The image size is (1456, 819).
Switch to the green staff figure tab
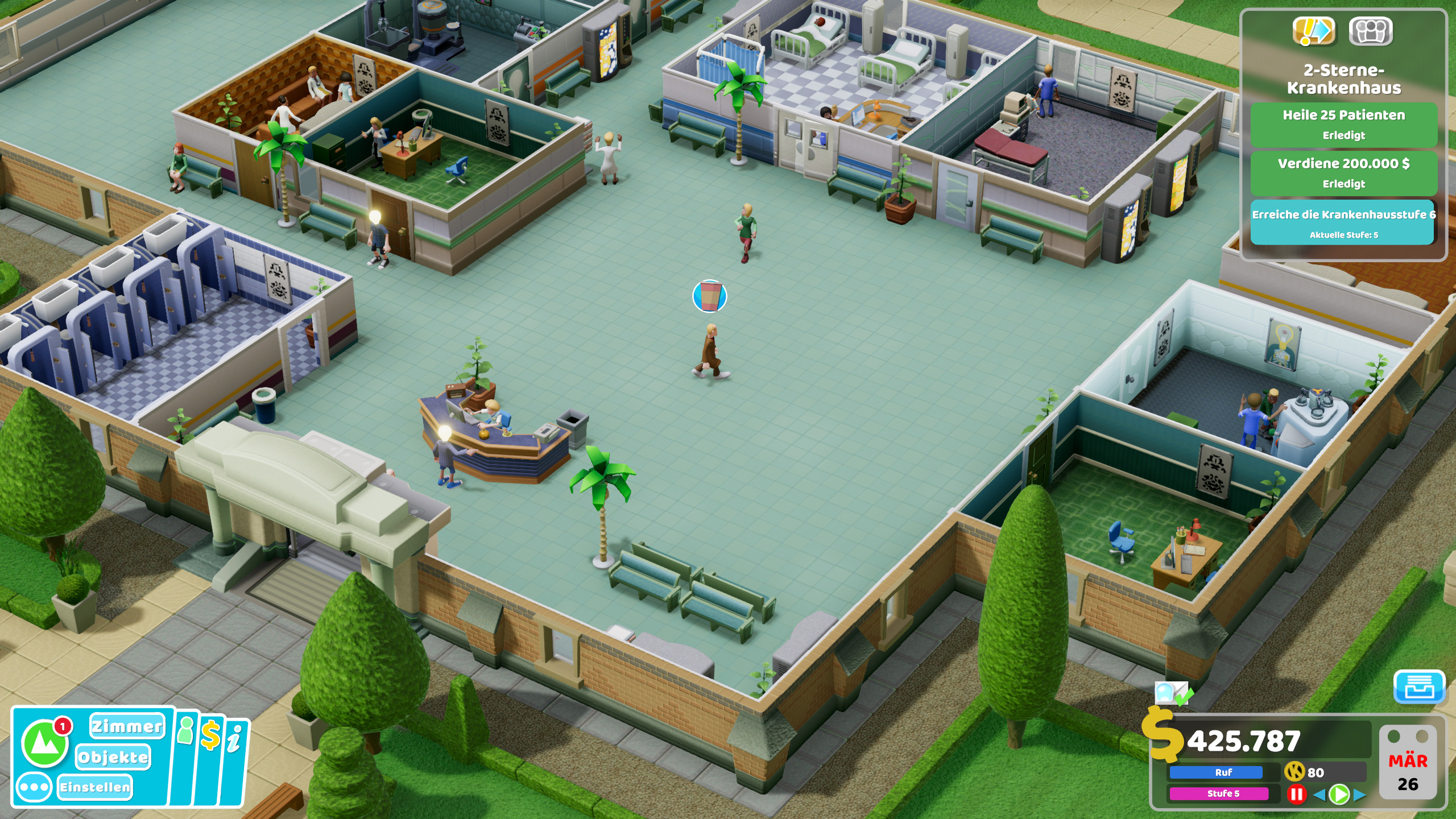point(187,731)
